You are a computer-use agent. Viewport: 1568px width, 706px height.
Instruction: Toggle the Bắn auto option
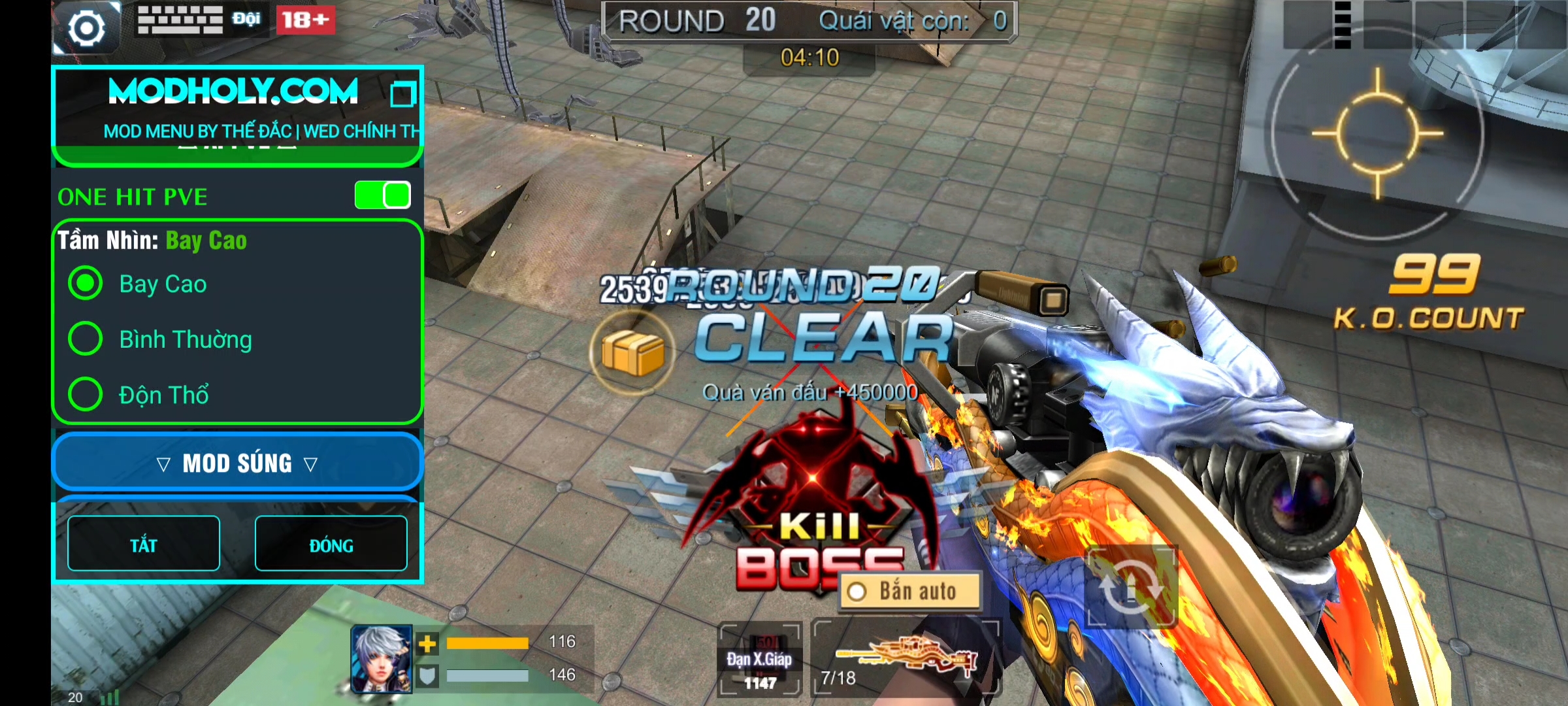click(910, 592)
